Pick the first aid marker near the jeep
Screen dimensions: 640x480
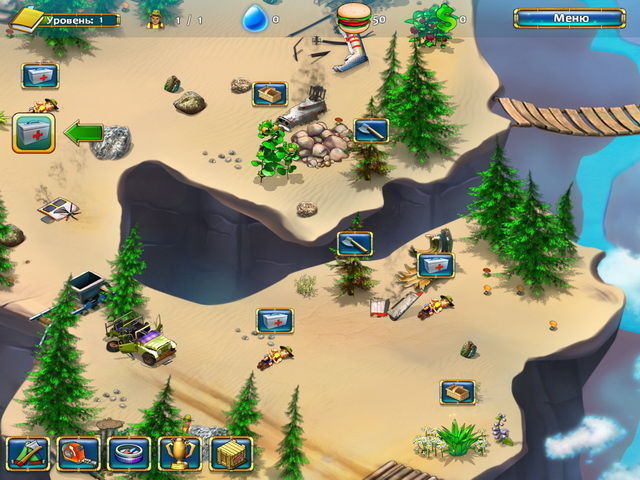274,320
